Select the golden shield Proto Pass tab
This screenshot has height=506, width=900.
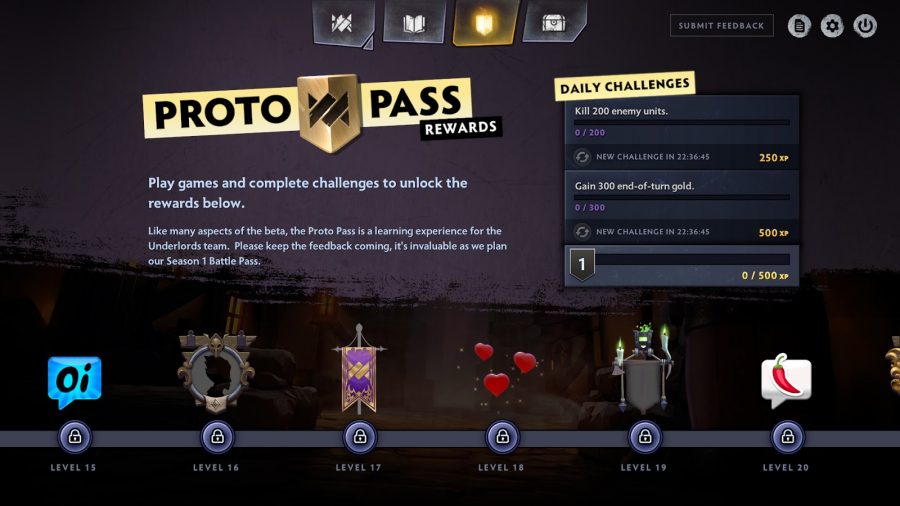[484, 24]
